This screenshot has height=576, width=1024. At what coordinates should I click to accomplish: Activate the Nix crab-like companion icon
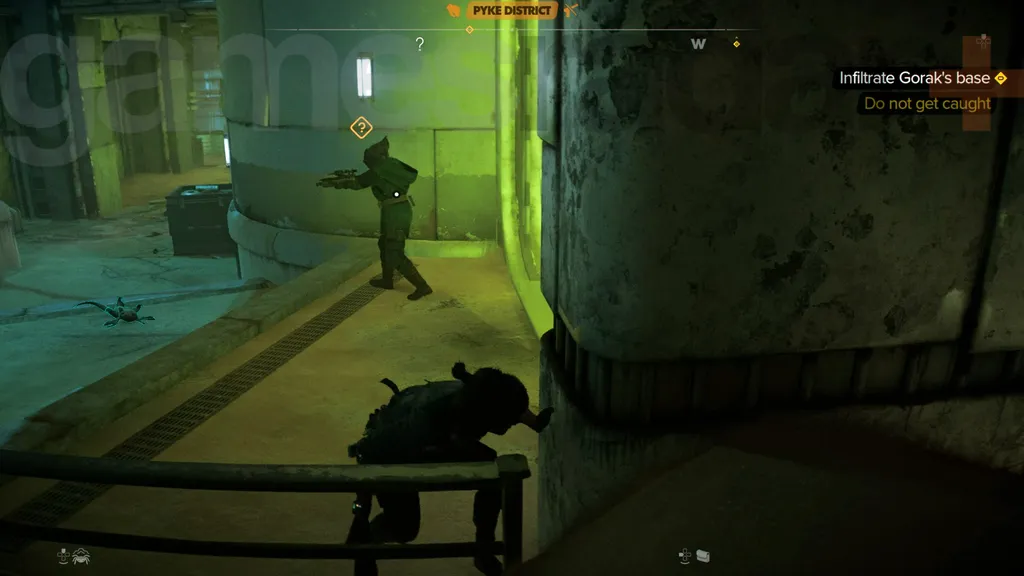(79, 554)
